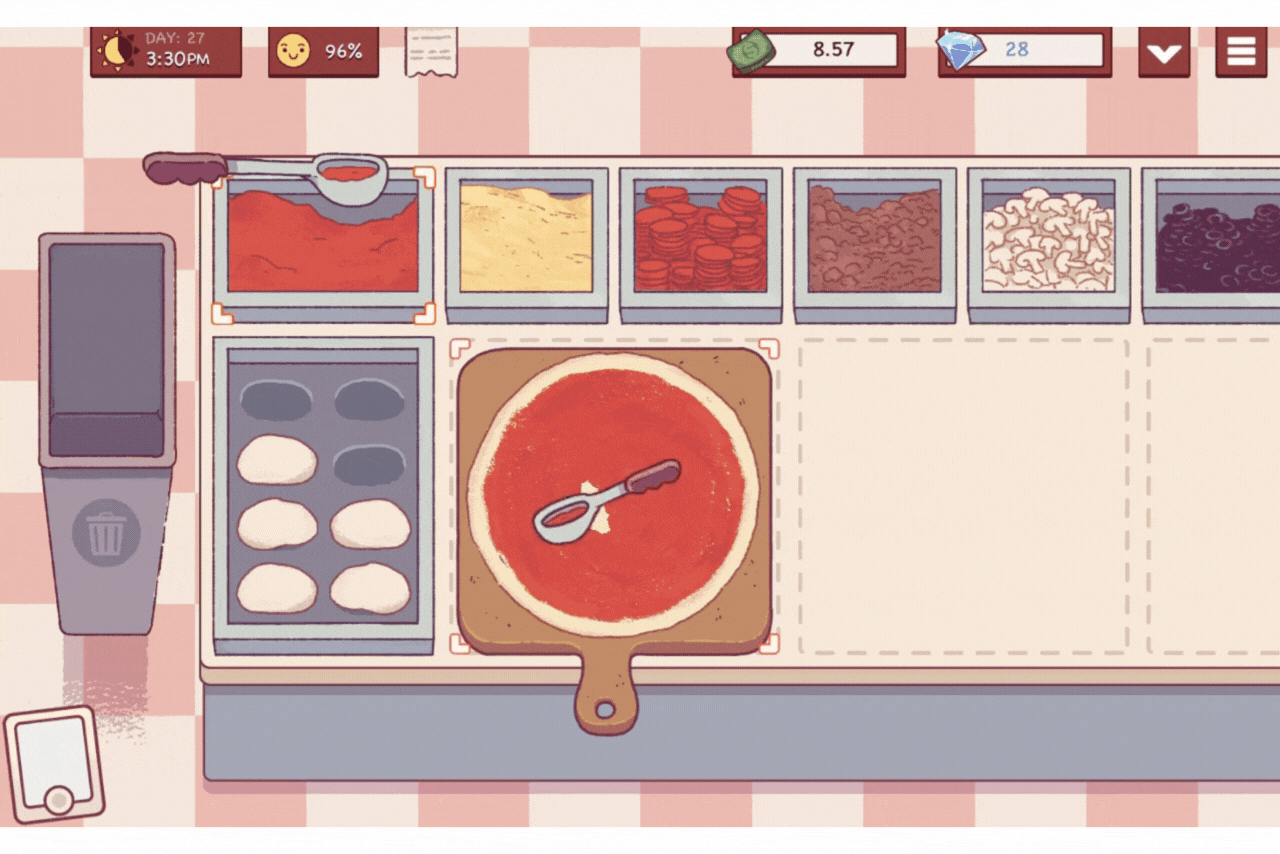Open the hamburger menu
This screenshot has width=1280, height=854.
point(1241,50)
